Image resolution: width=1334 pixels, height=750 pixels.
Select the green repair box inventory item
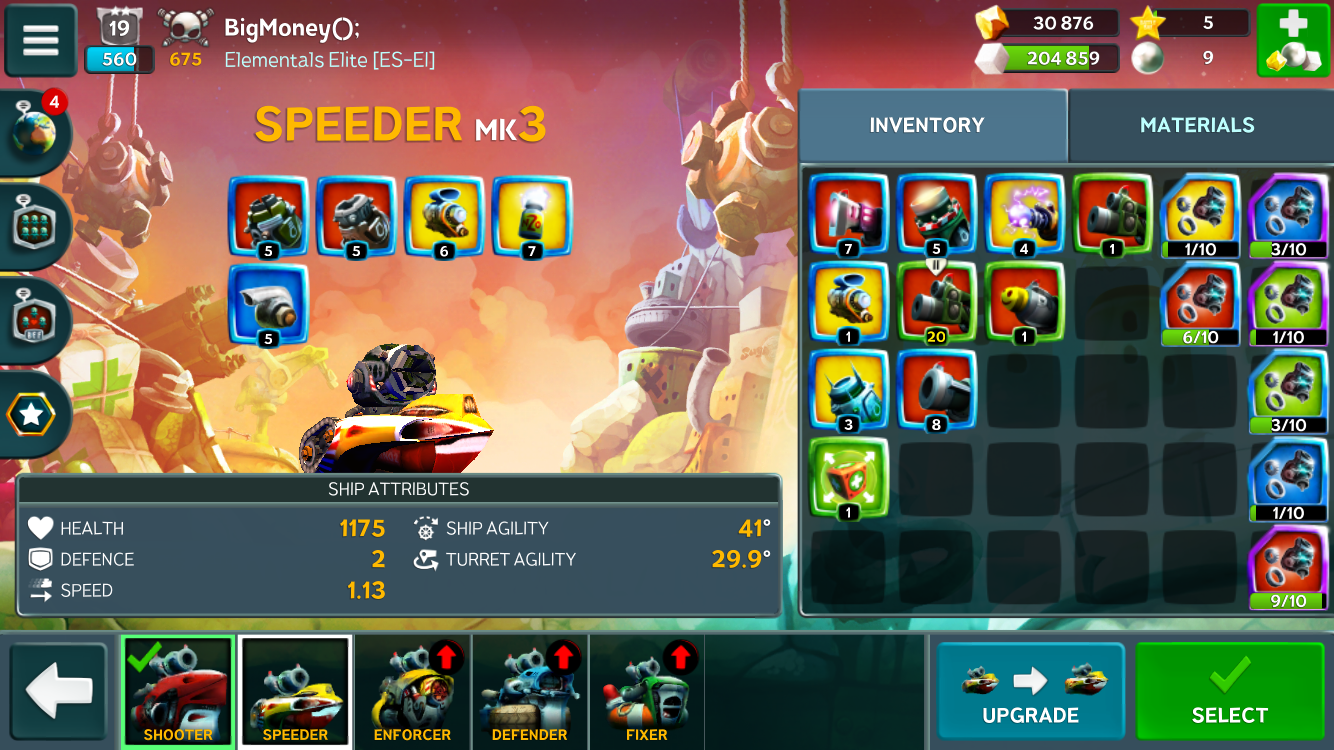(x=848, y=479)
